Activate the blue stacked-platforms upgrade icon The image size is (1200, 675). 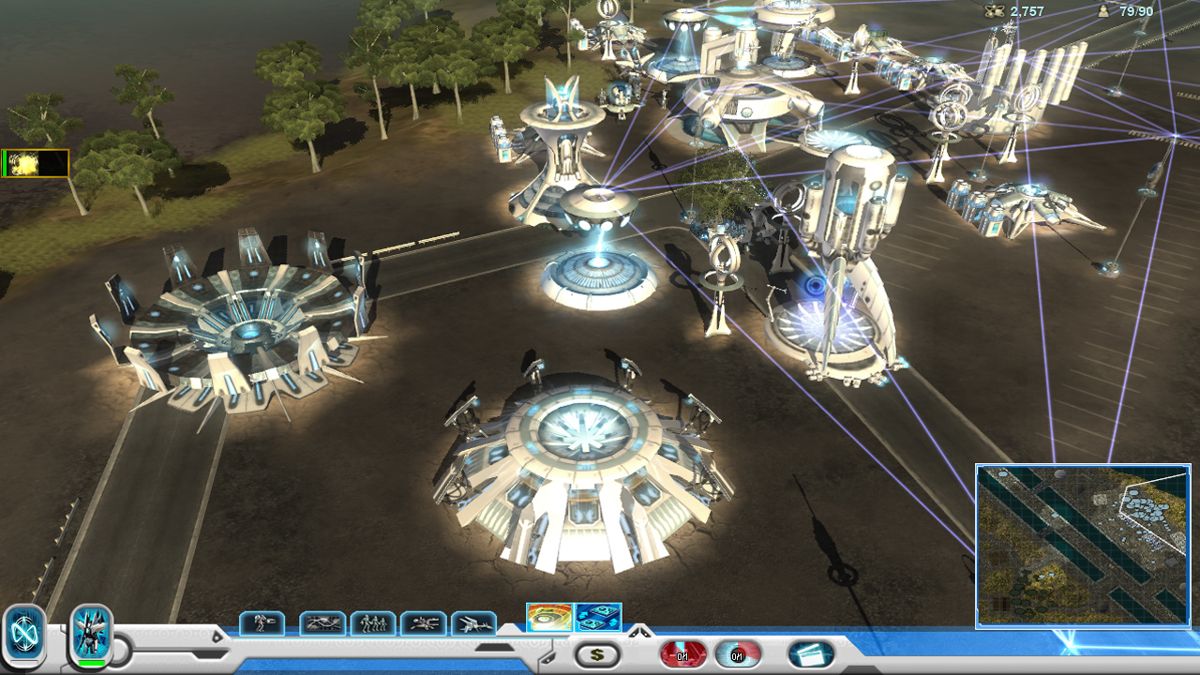point(599,617)
